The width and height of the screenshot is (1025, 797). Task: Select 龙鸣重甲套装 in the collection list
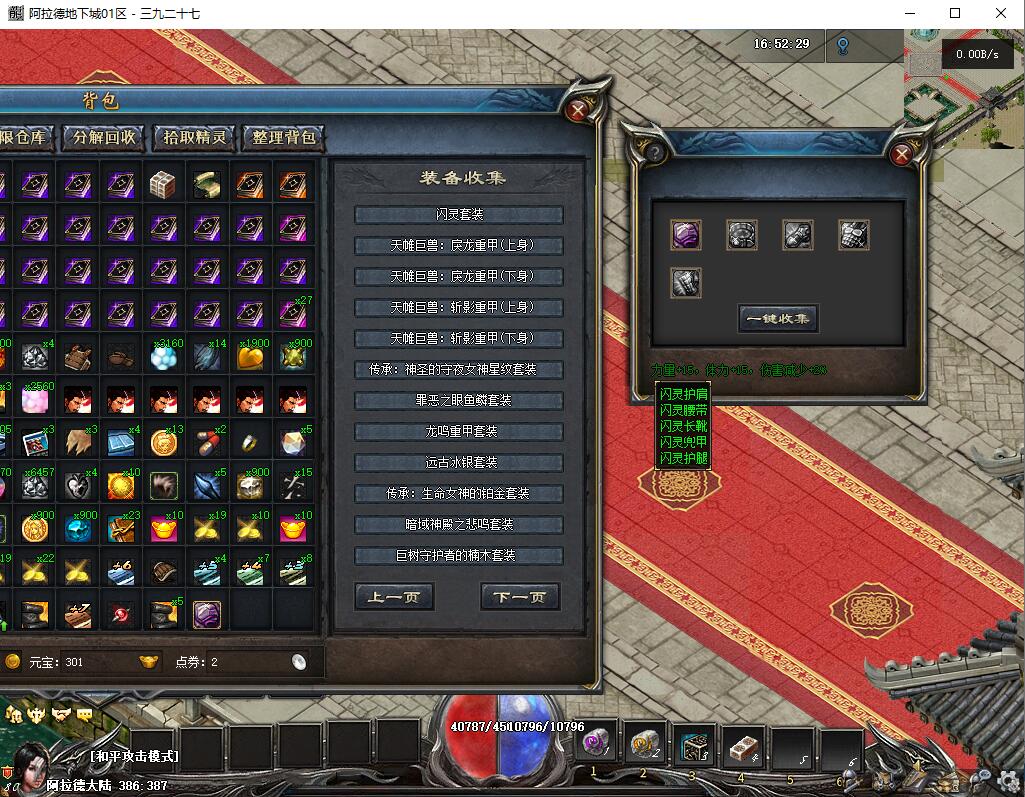(459, 432)
